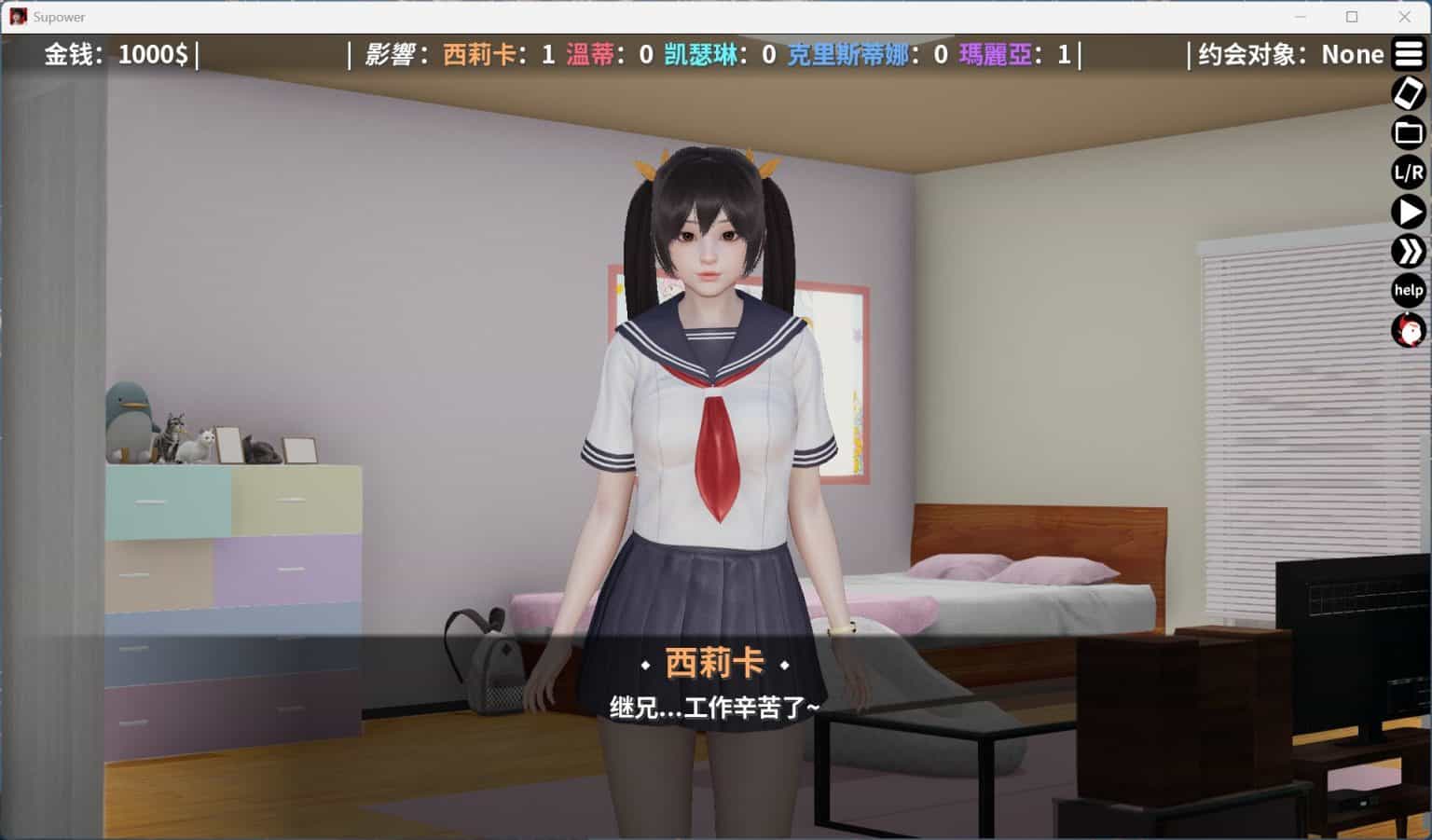Click 西莉卡's influence value of 1

point(551,55)
